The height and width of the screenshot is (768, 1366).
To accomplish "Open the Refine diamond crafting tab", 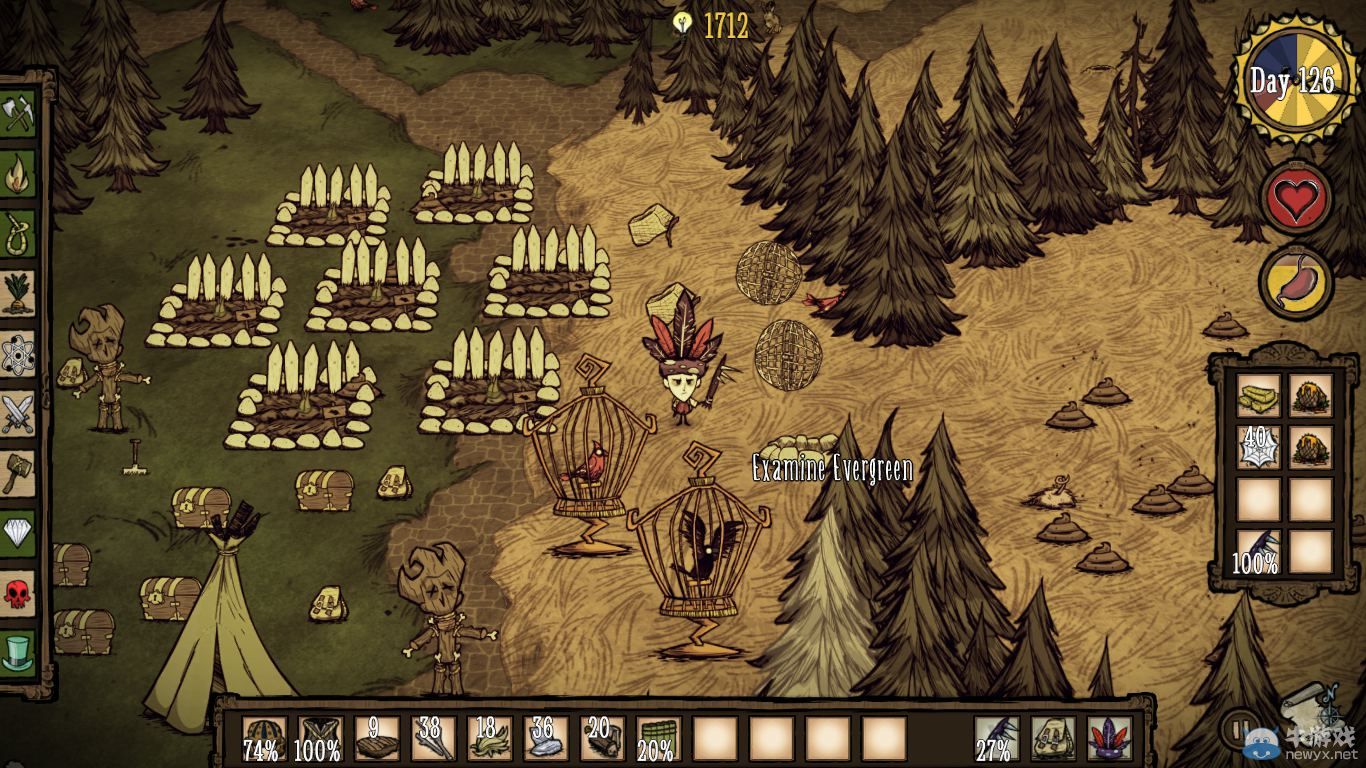I will (18, 531).
